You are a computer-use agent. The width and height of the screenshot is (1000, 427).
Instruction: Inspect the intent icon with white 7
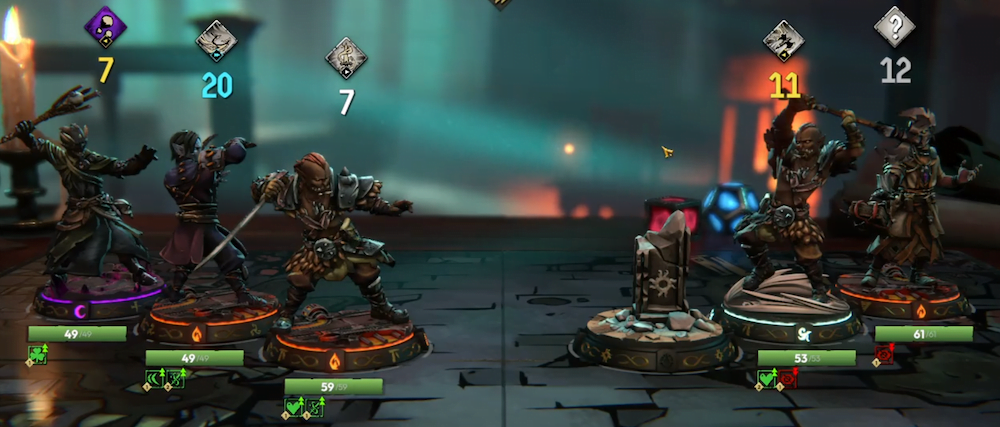click(346, 57)
